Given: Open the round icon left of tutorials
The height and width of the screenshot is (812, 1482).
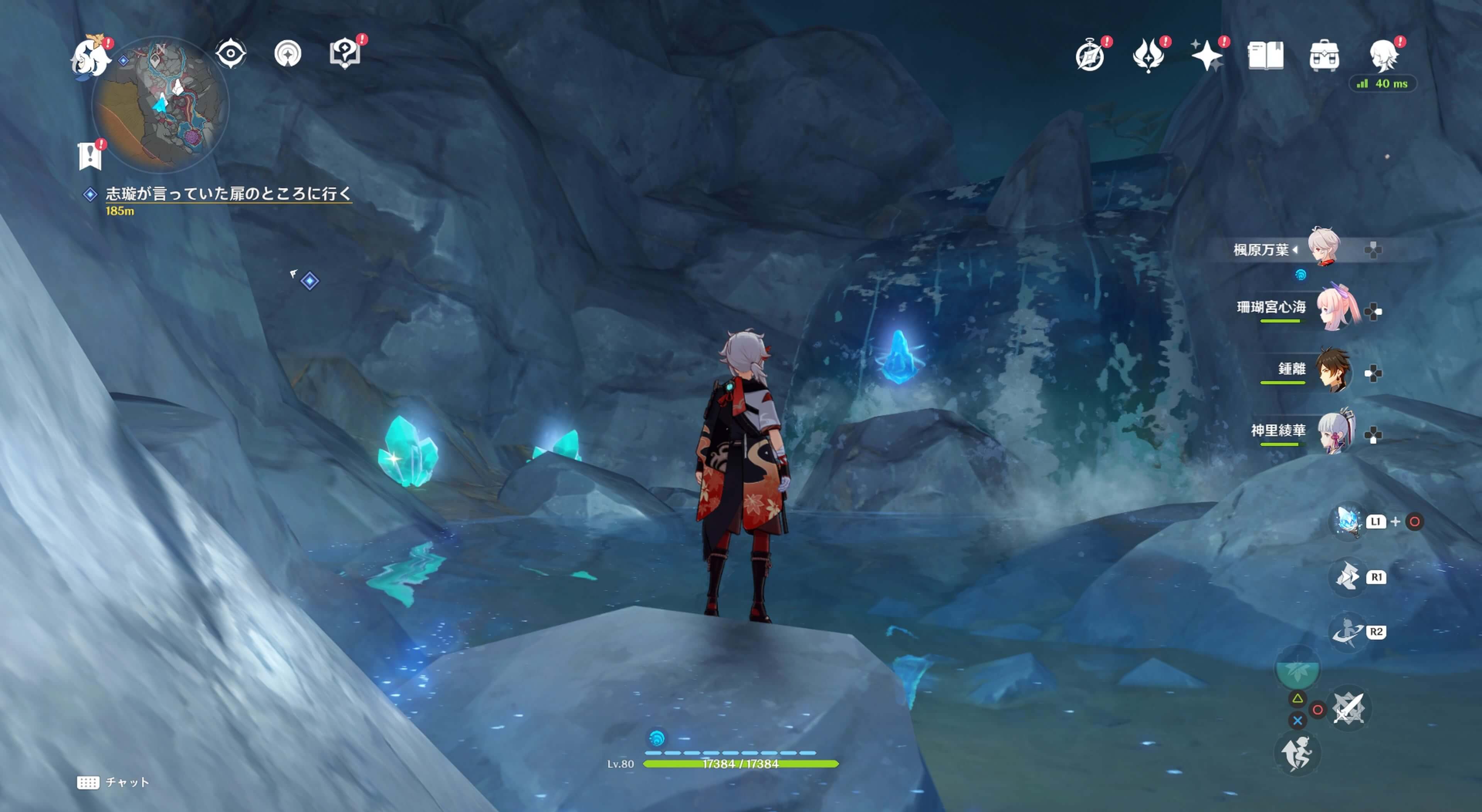Looking at the screenshot, I should click(288, 54).
